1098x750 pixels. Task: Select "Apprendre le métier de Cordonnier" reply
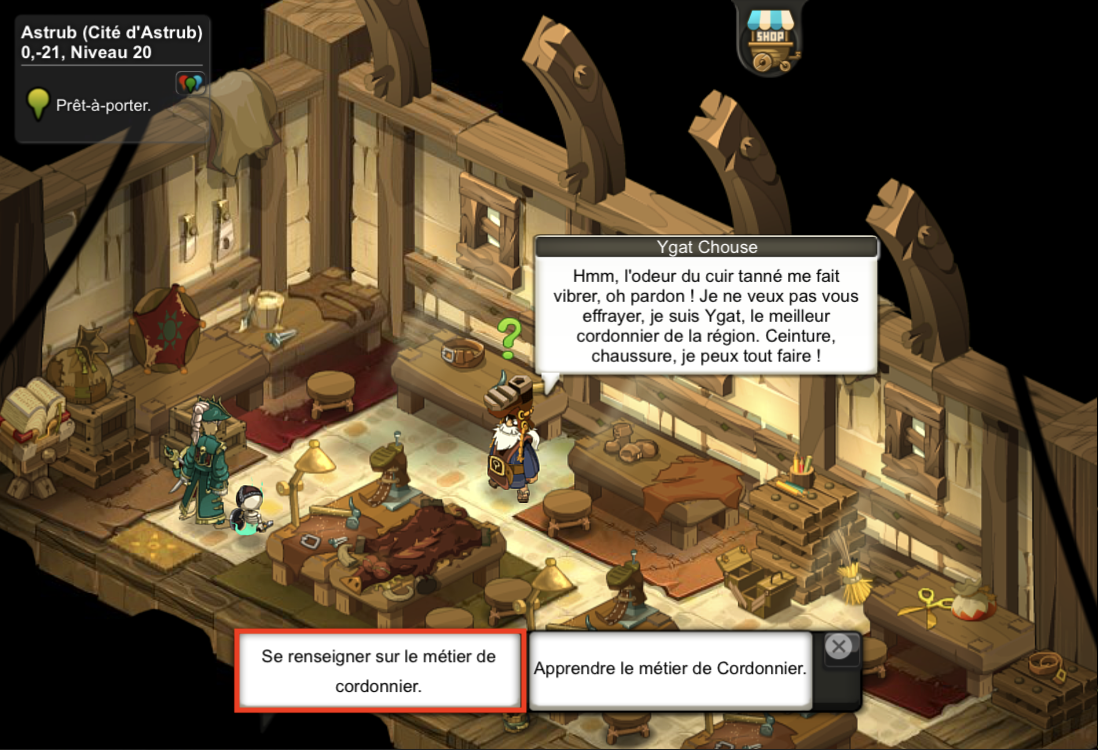coord(670,669)
